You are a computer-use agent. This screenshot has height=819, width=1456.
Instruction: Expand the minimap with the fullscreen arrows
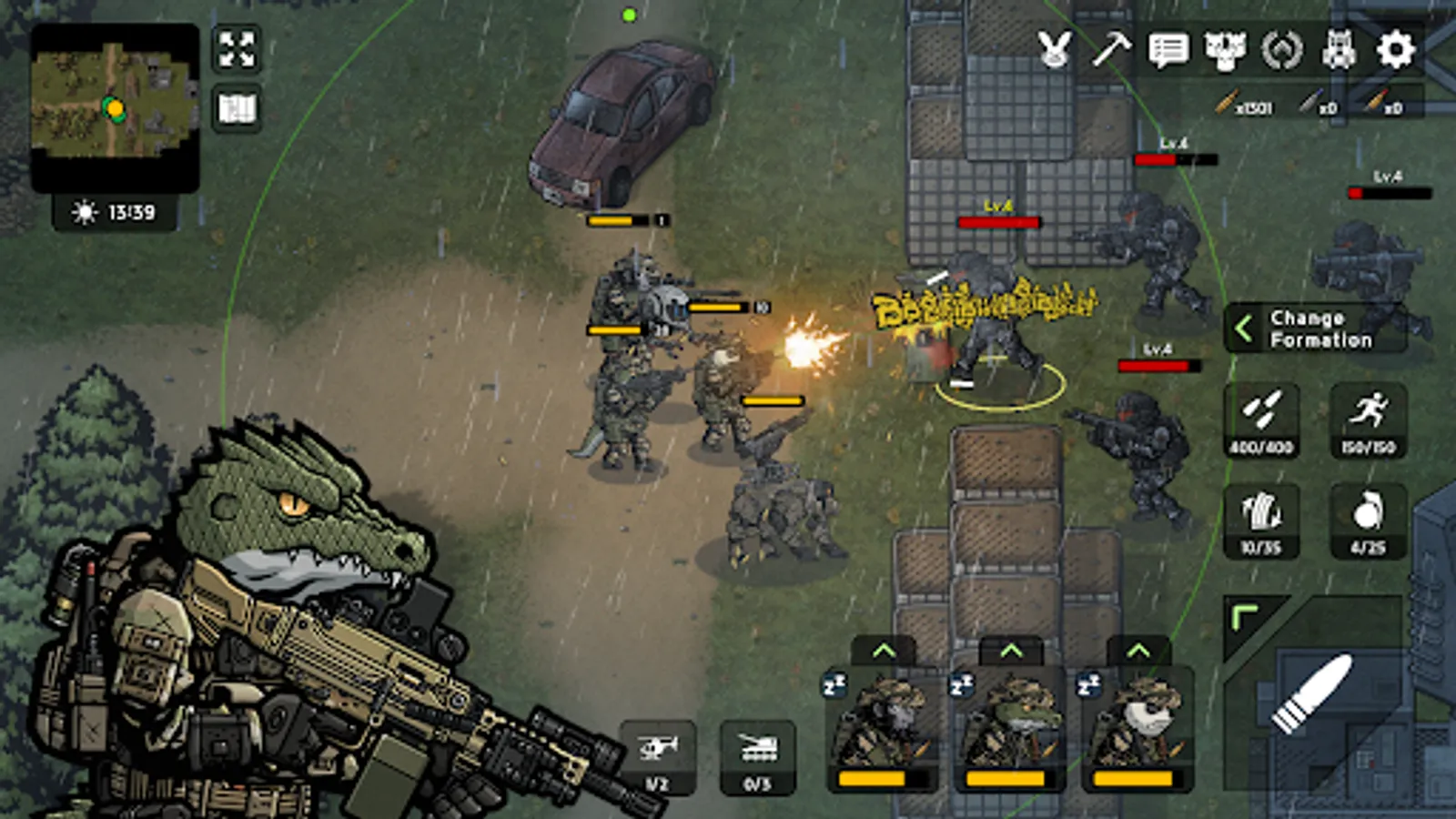pyautogui.click(x=237, y=49)
